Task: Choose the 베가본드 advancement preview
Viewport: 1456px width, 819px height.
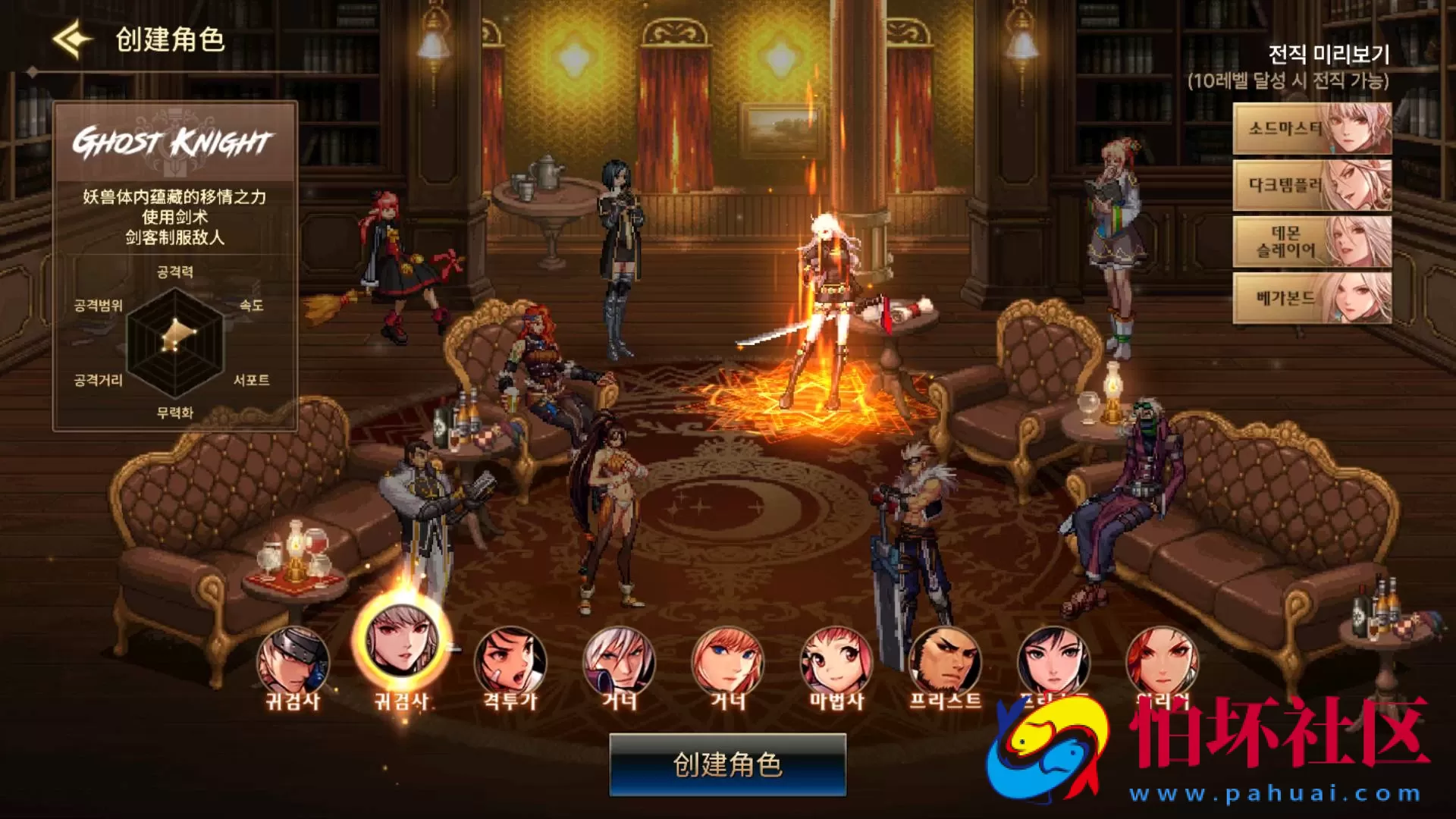Action: [x=1312, y=298]
